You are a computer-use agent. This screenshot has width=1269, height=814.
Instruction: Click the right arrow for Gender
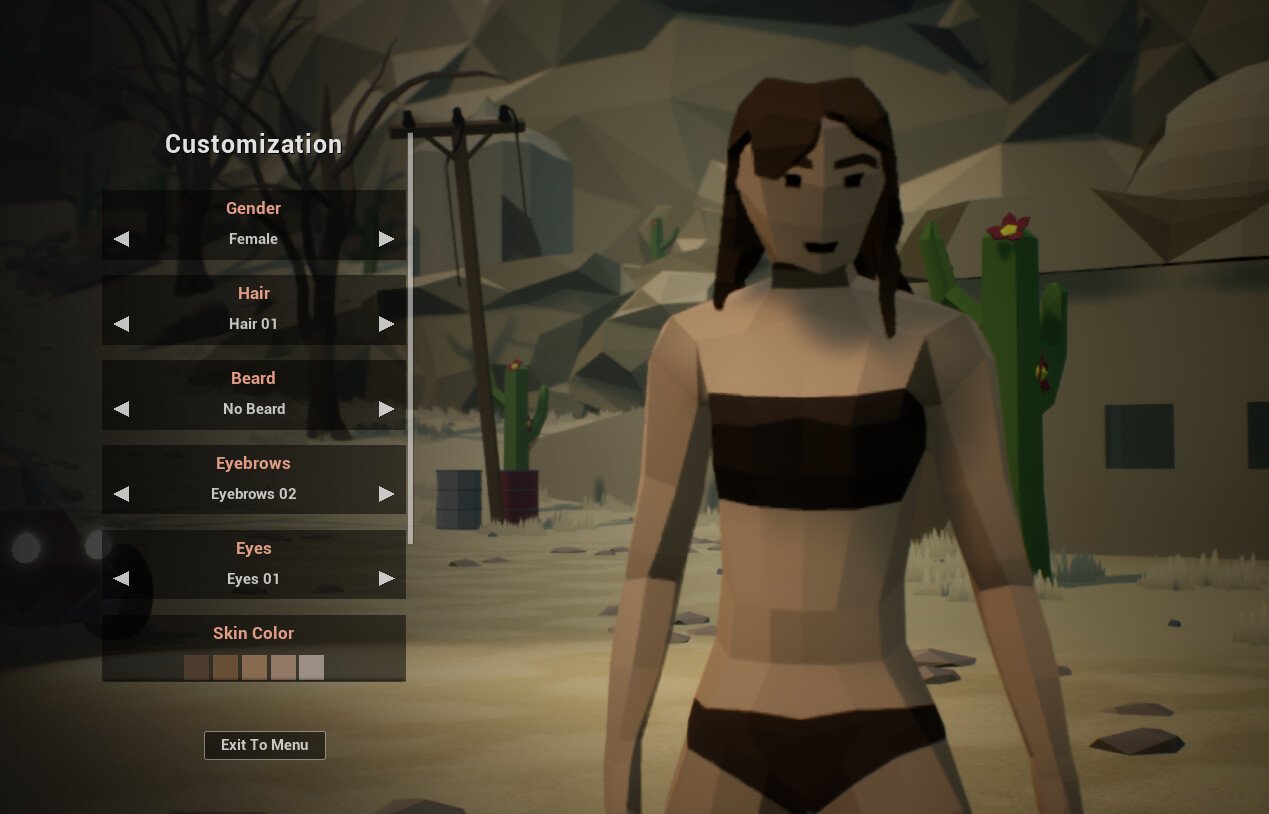point(386,239)
